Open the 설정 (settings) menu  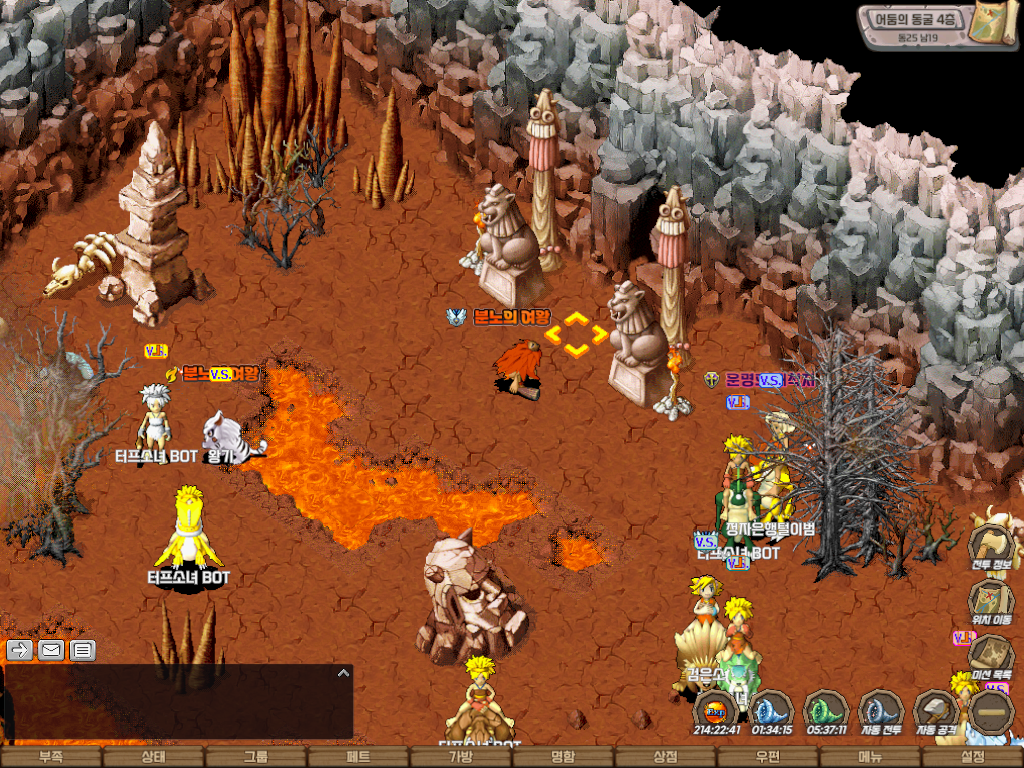(x=972, y=758)
